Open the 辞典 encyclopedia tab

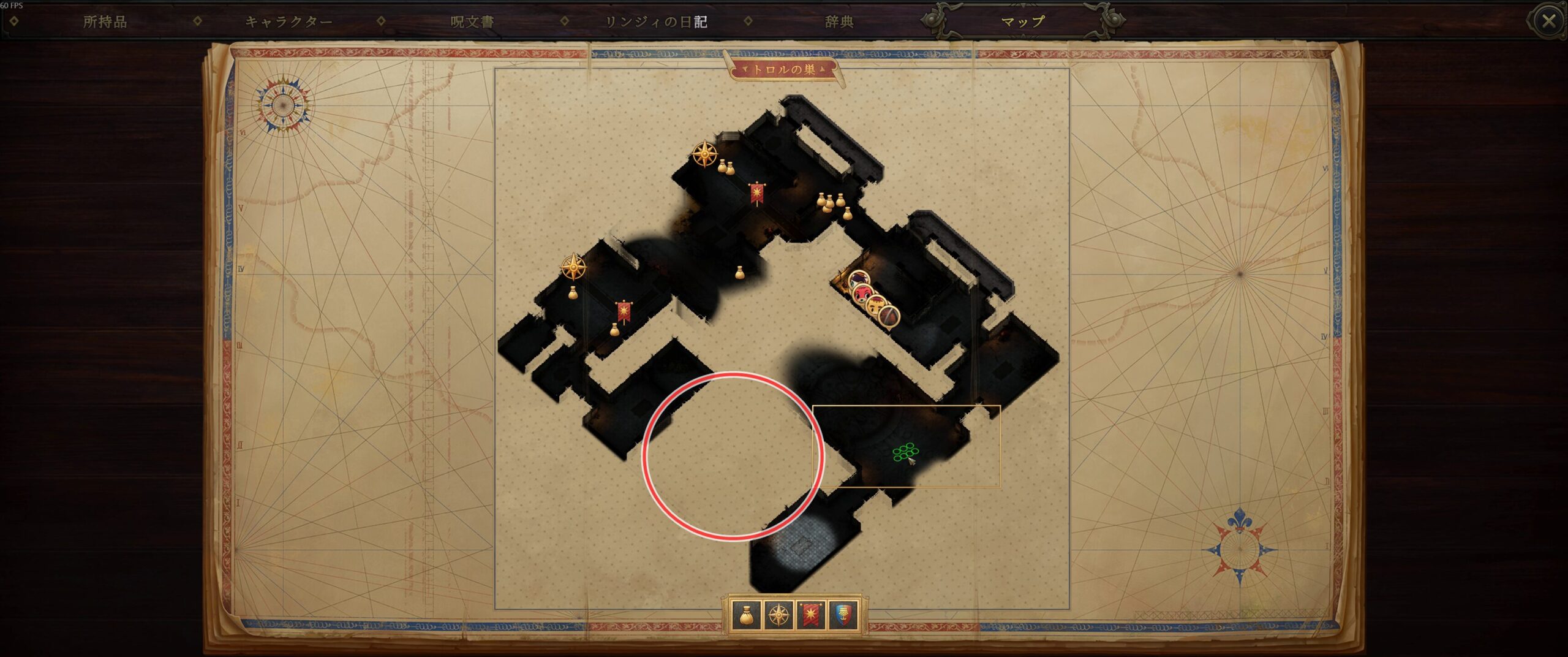839,22
